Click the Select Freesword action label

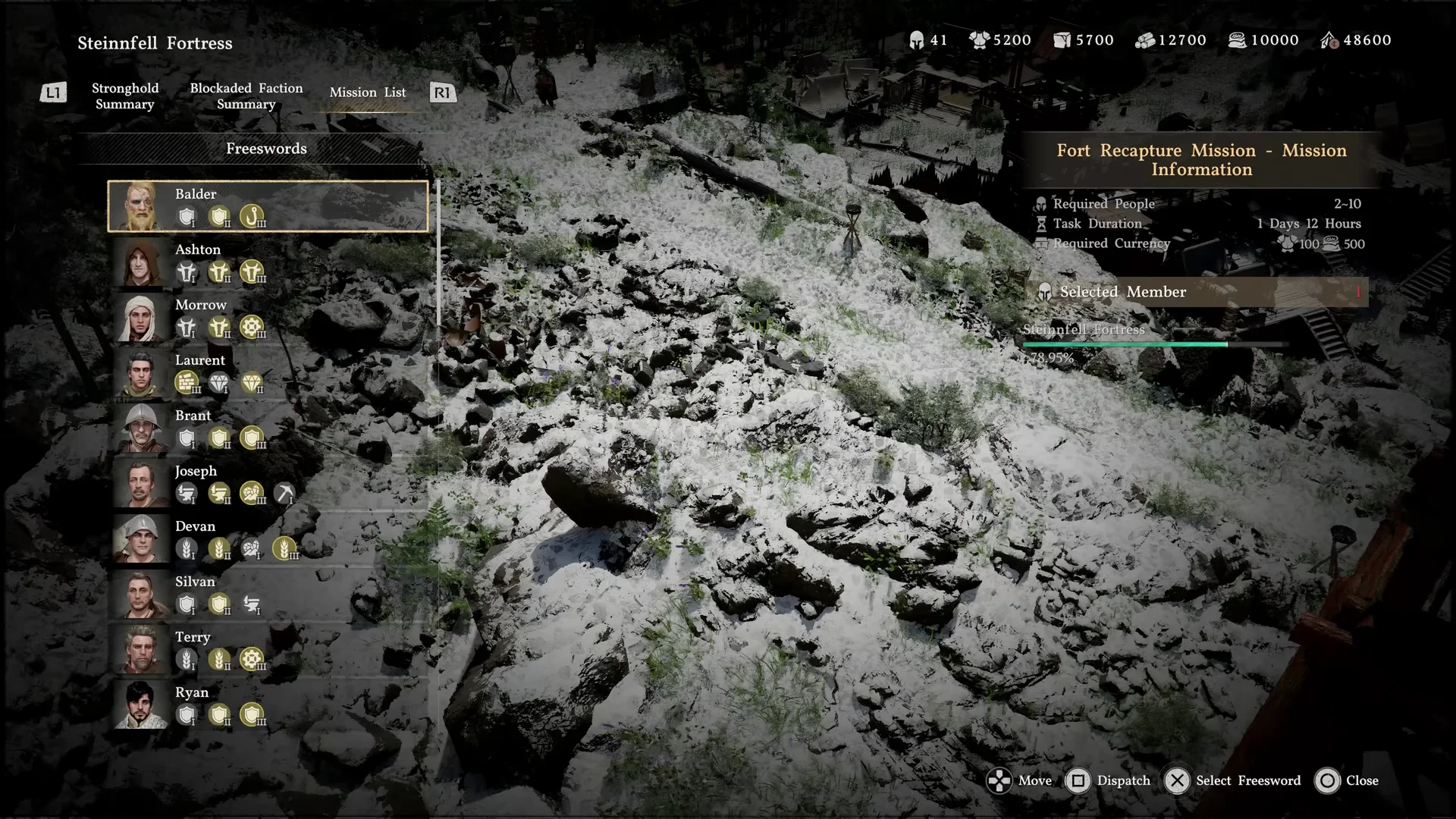(1247, 781)
